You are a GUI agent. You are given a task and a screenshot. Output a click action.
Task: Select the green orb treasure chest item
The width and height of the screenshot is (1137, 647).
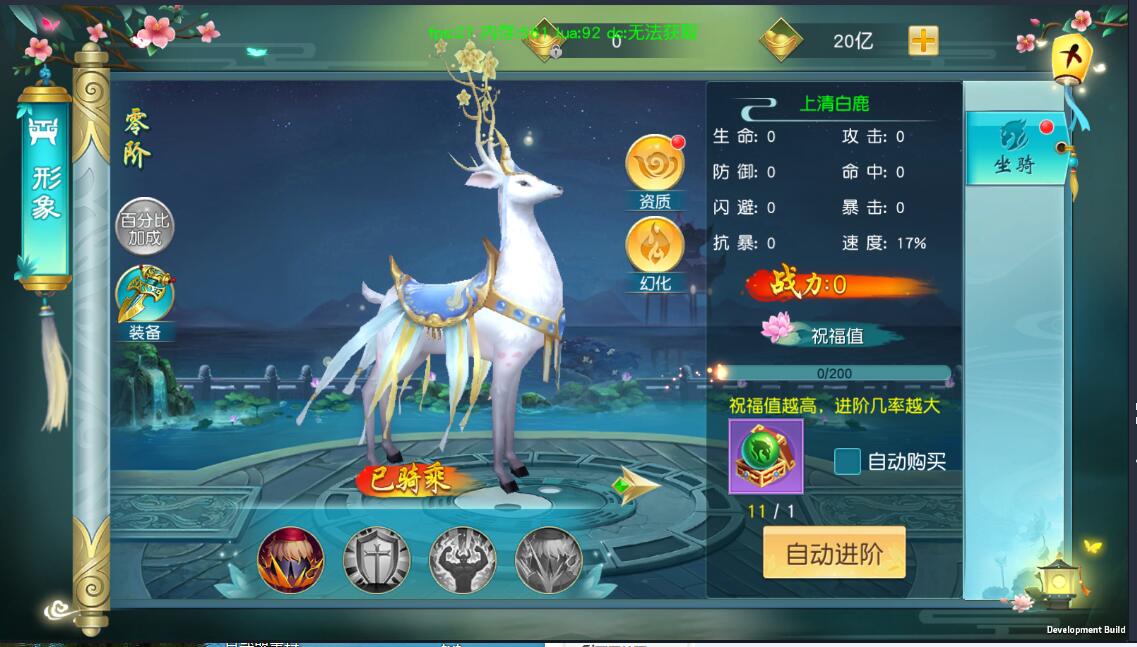click(x=765, y=457)
